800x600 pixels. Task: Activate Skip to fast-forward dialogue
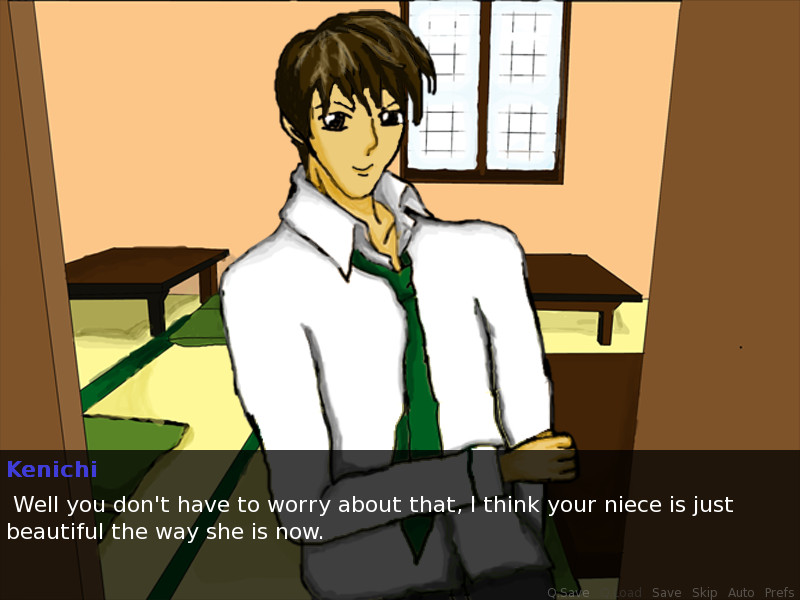[x=704, y=593]
